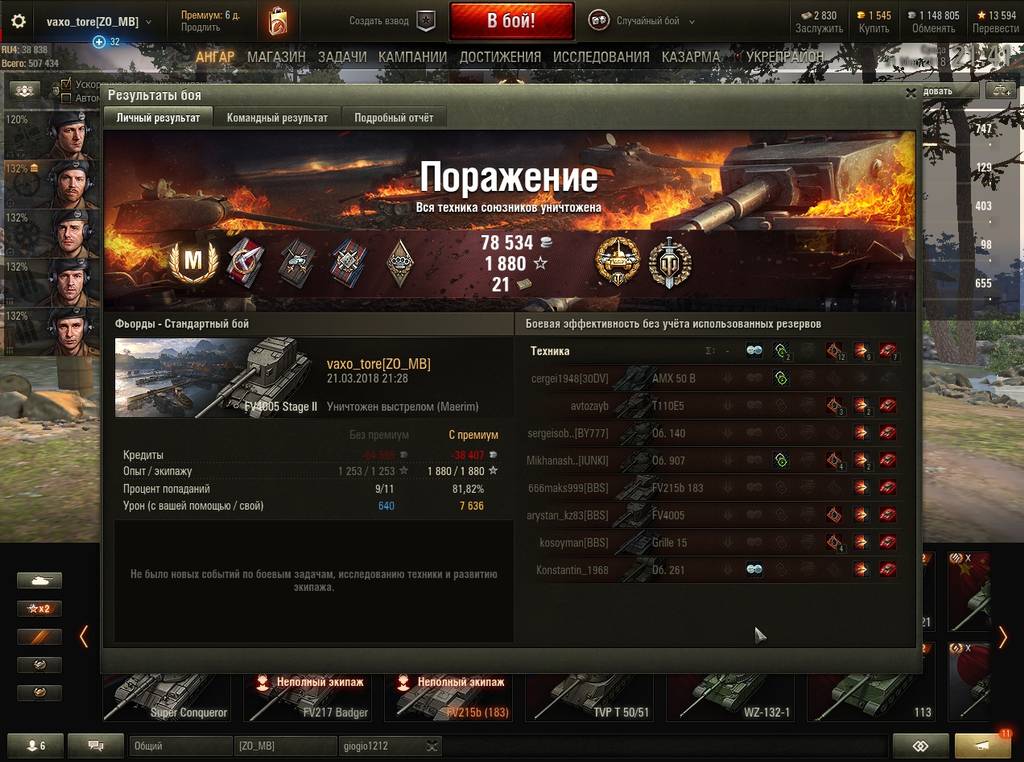This screenshot has height=762, width=1024.
Task: Click the Создать взвод button
Action: [x=392, y=21]
